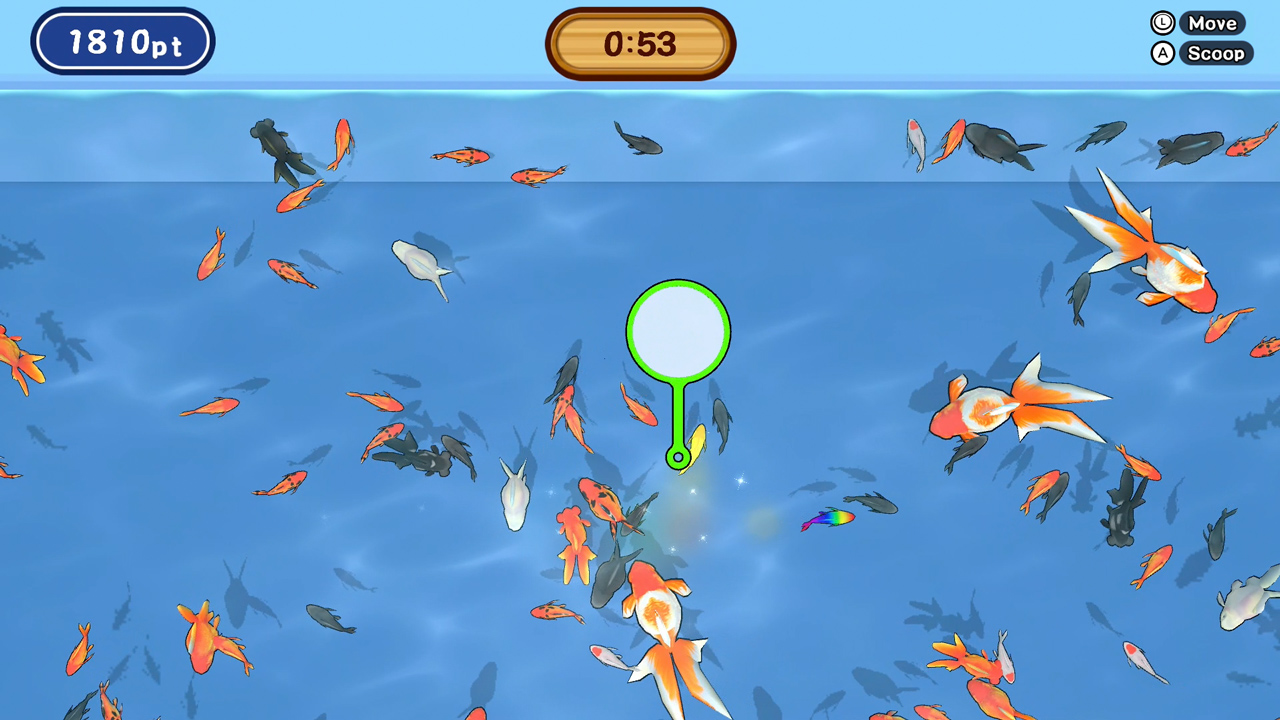The image size is (1280, 720).
Task: Select the rainbow-colored fish
Action: [x=828, y=520]
